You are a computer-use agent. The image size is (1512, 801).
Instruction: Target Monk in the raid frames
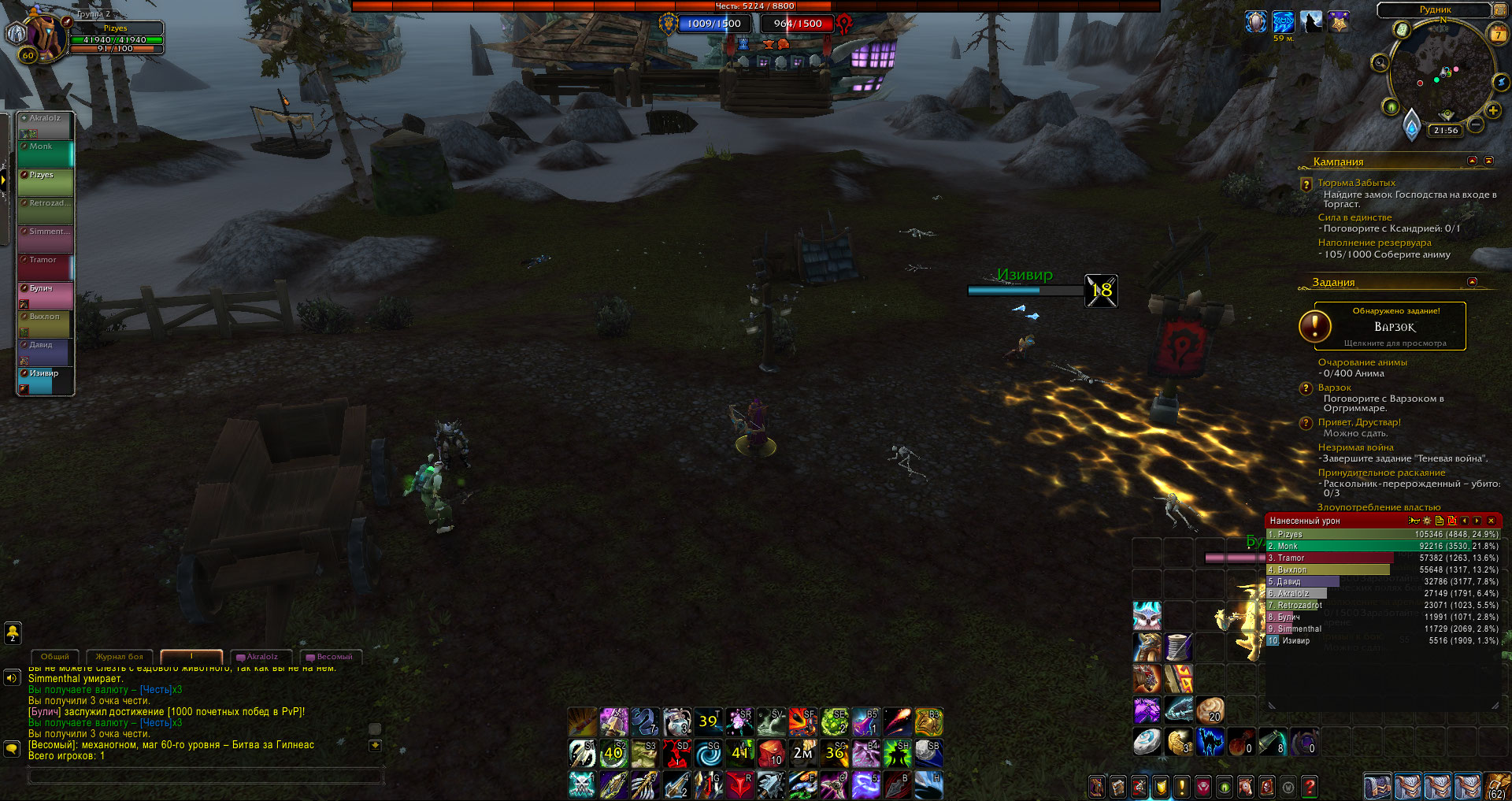pyautogui.click(x=46, y=154)
